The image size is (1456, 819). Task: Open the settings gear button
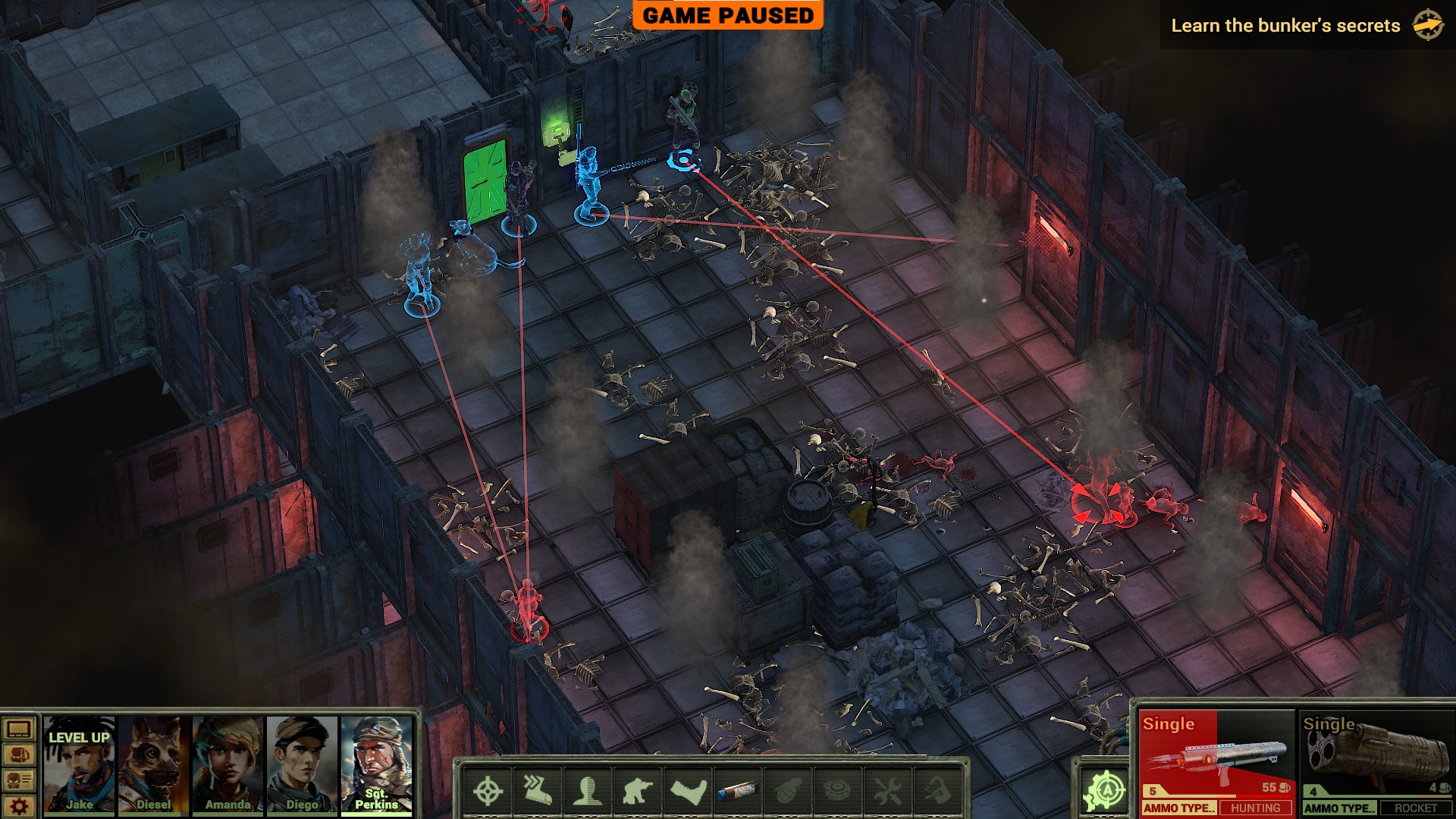[19, 805]
